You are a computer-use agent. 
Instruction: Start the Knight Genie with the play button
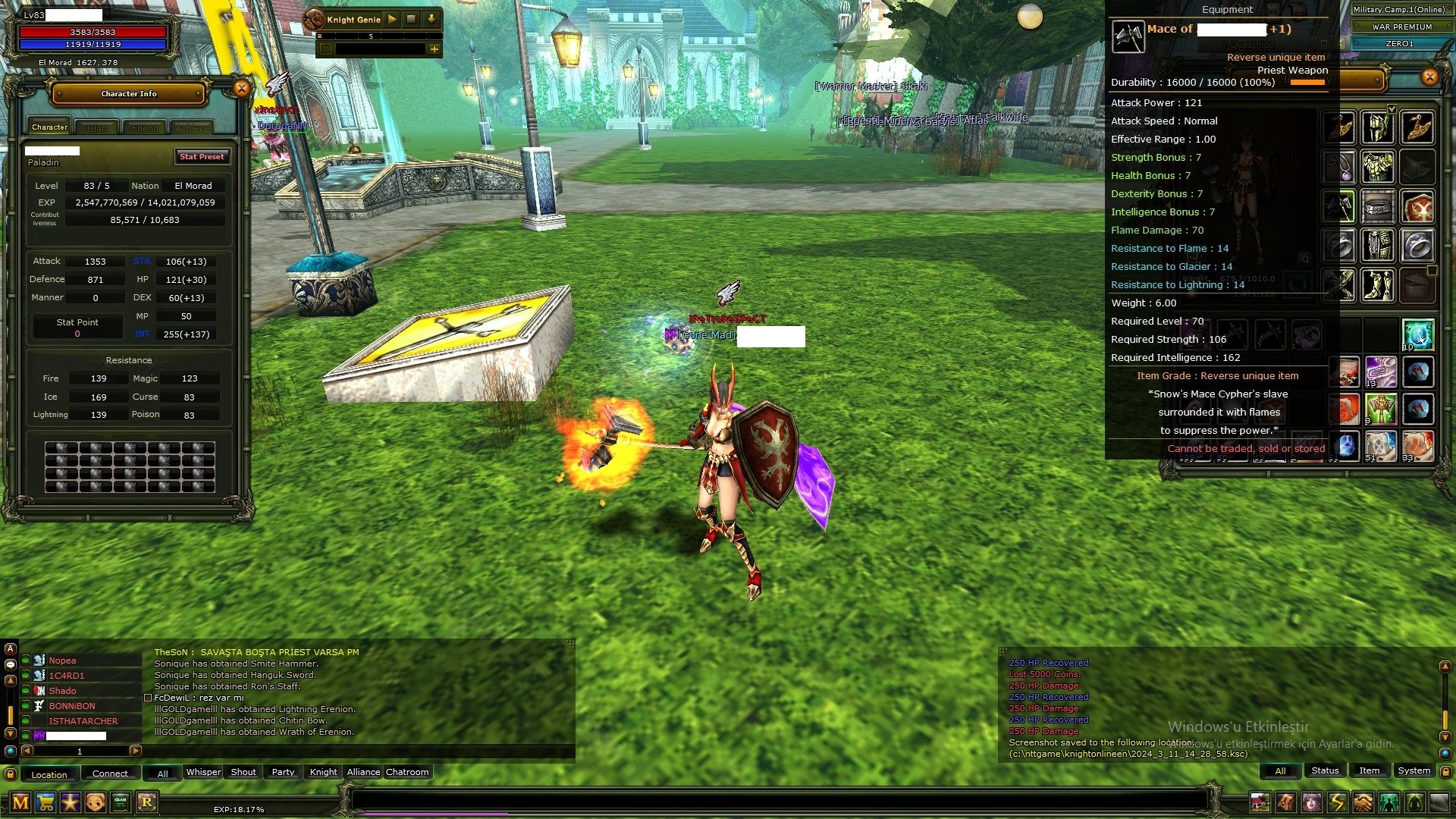[x=393, y=20]
